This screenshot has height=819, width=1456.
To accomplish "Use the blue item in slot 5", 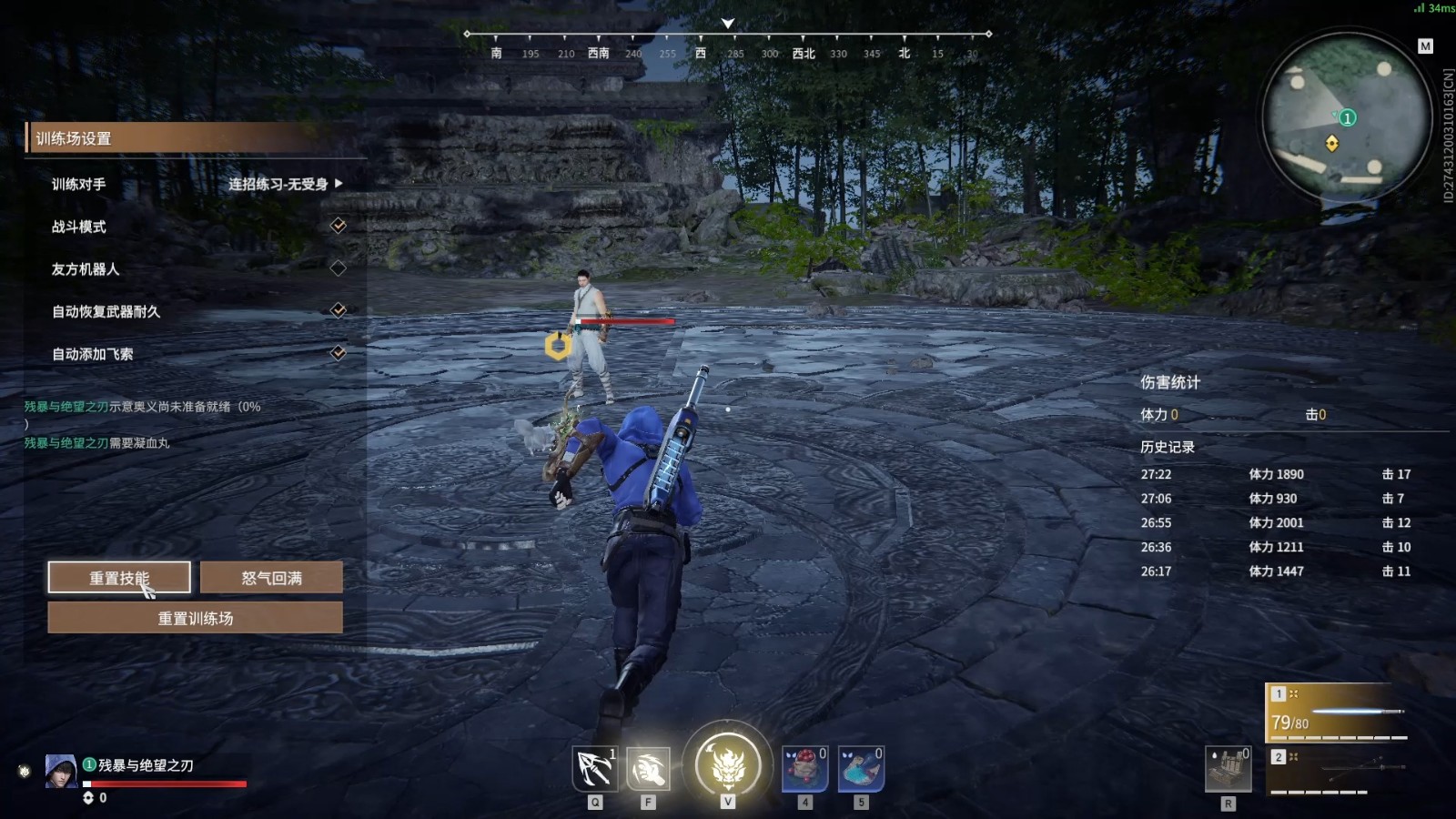I will pyautogui.click(x=860, y=770).
